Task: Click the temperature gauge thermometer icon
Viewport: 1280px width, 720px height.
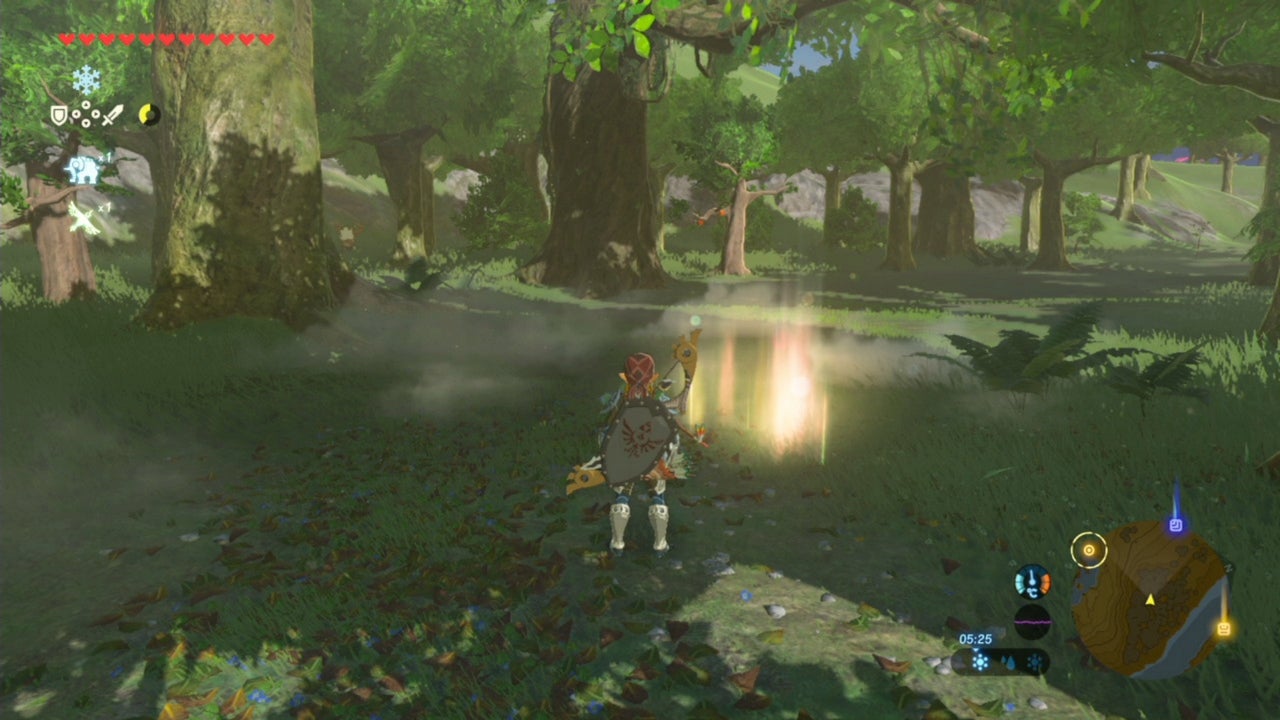Action: coord(1033,583)
